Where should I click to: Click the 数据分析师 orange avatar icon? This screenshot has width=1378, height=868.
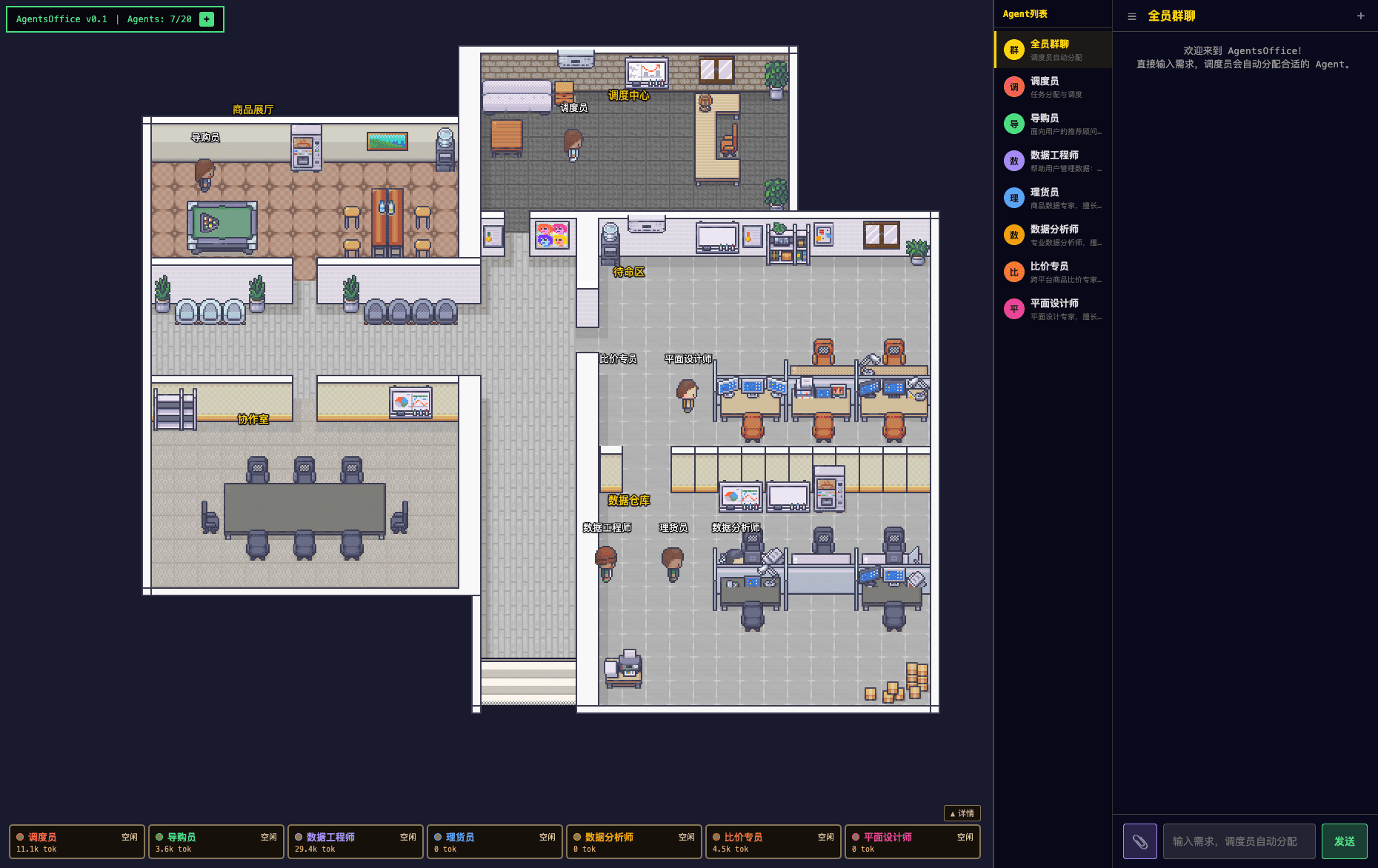coord(1013,235)
